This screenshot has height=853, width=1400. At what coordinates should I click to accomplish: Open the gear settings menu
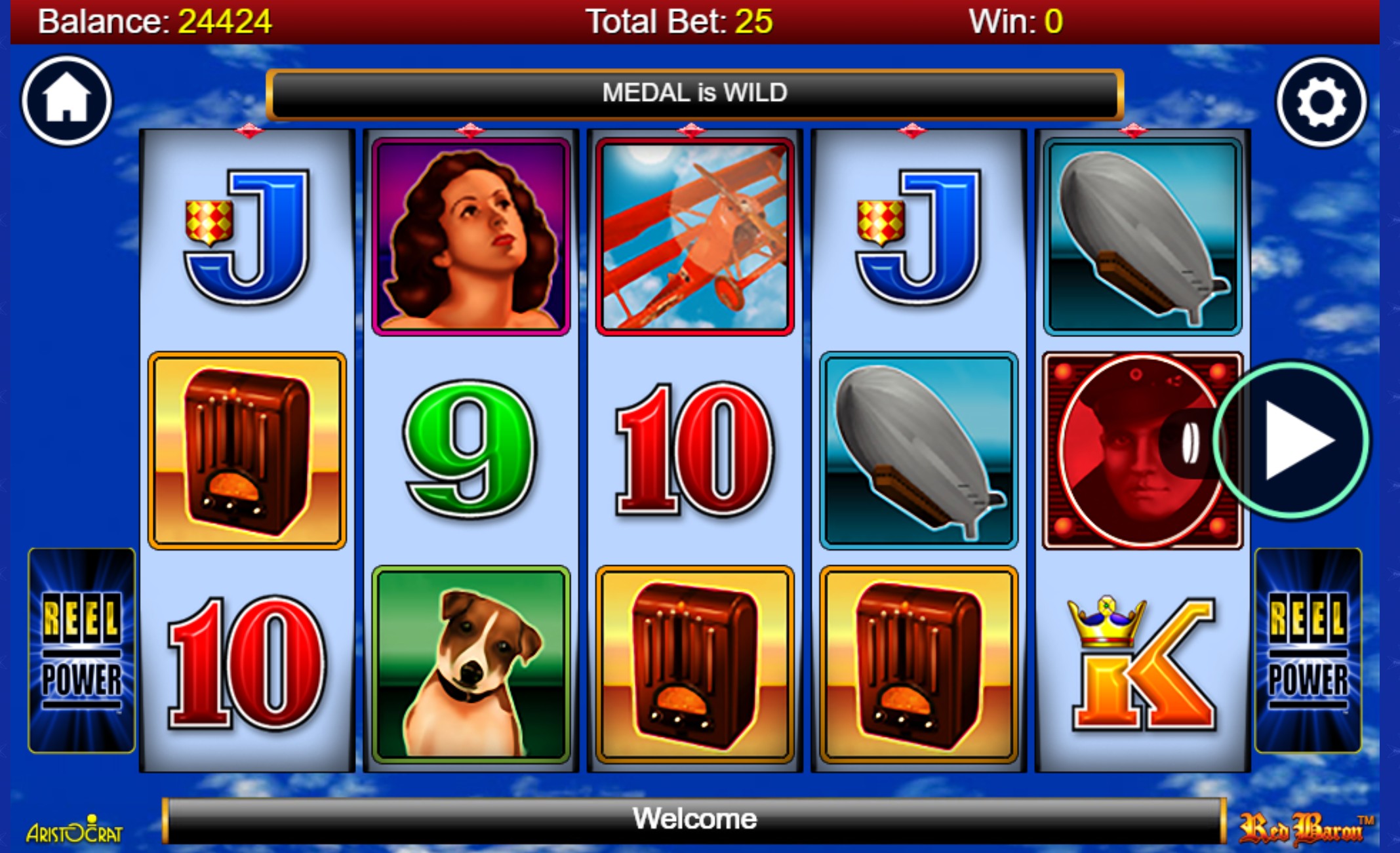(1321, 102)
